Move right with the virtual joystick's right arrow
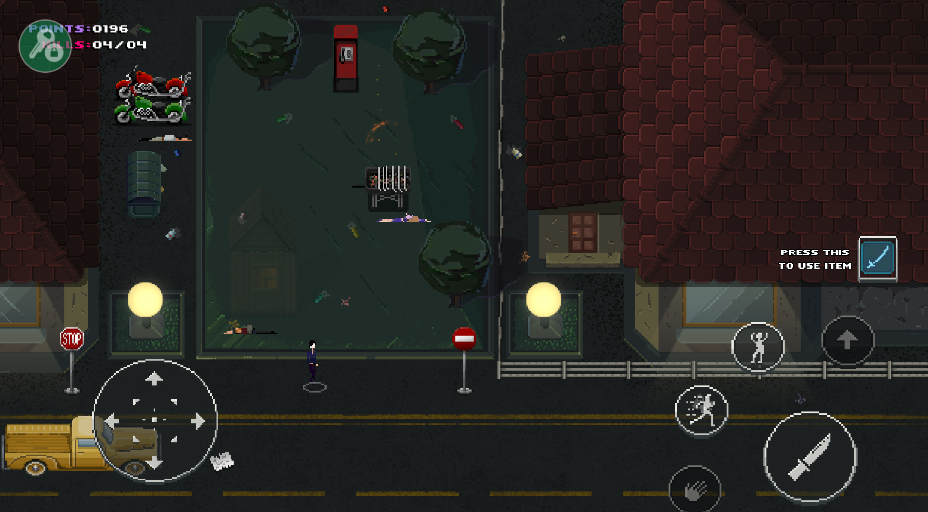928x512 pixels. point(197,421)
